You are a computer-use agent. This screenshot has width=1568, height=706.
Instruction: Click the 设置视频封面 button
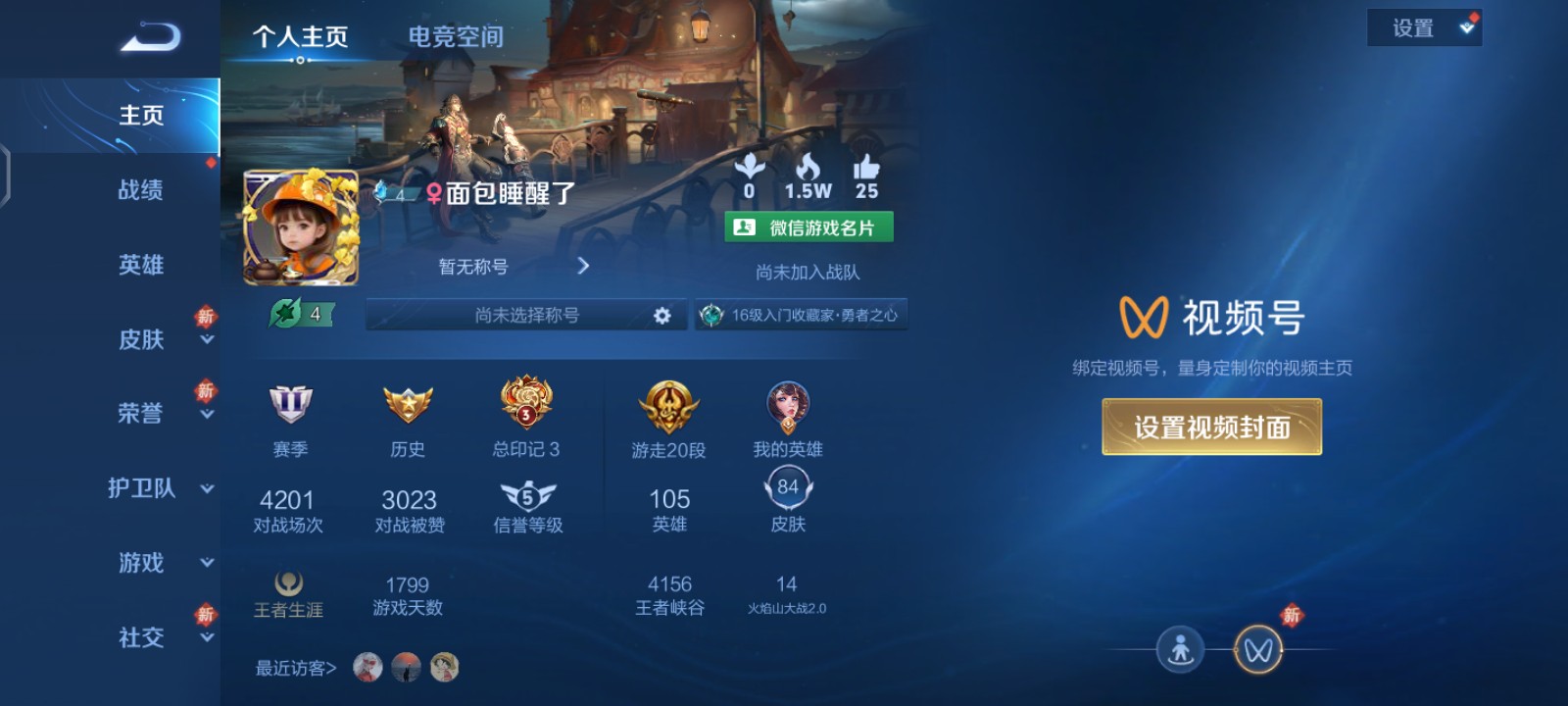coord(1212,427)
